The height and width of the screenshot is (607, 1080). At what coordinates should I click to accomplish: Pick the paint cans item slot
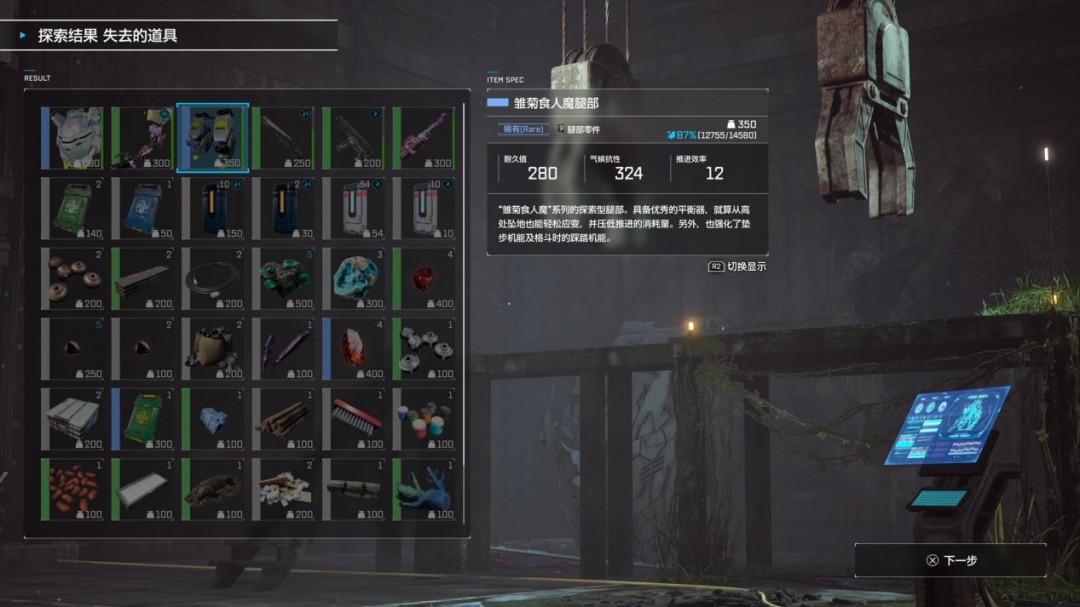tap(423, 418)
